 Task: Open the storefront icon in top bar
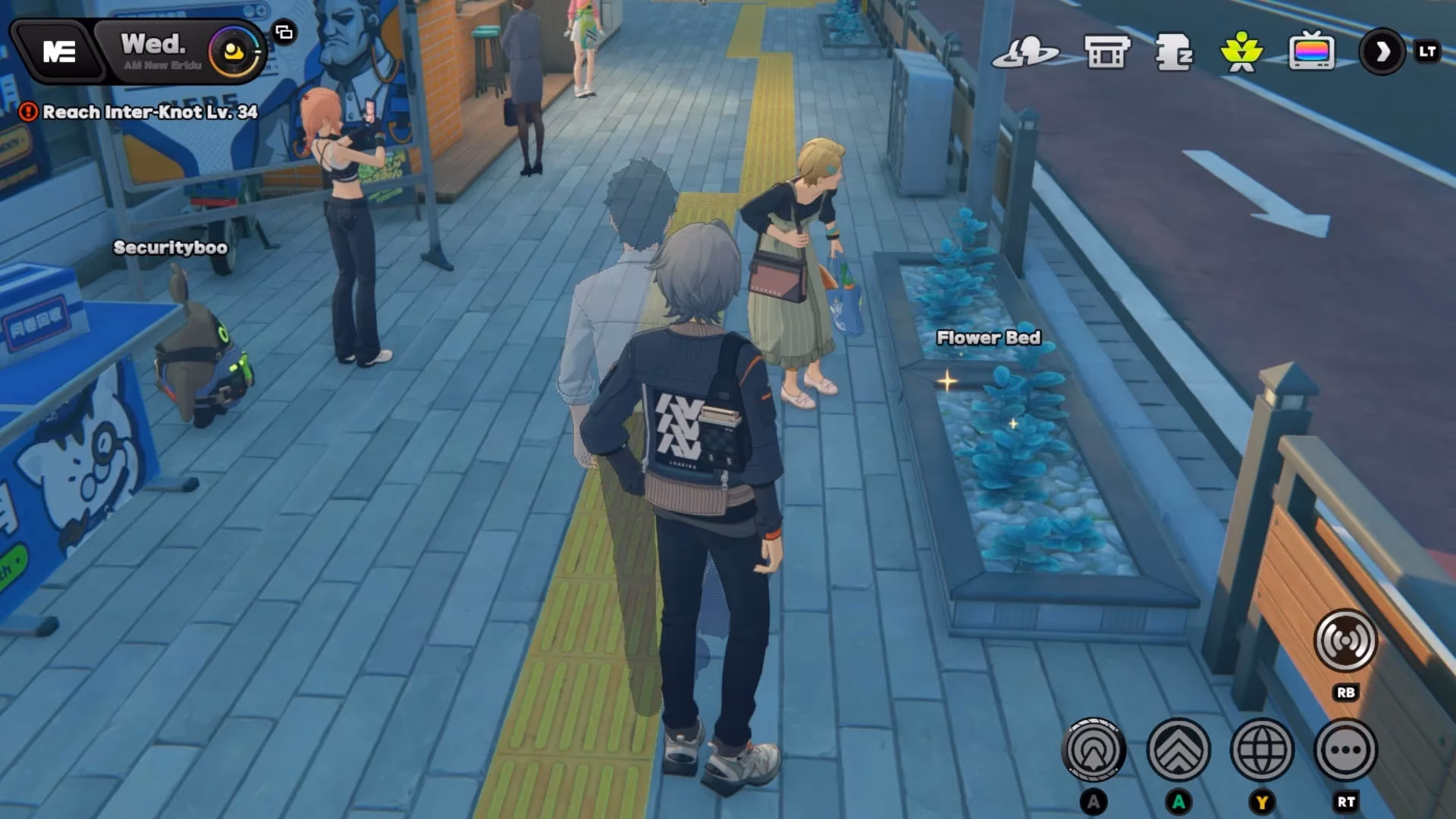tap(1107, 52)
